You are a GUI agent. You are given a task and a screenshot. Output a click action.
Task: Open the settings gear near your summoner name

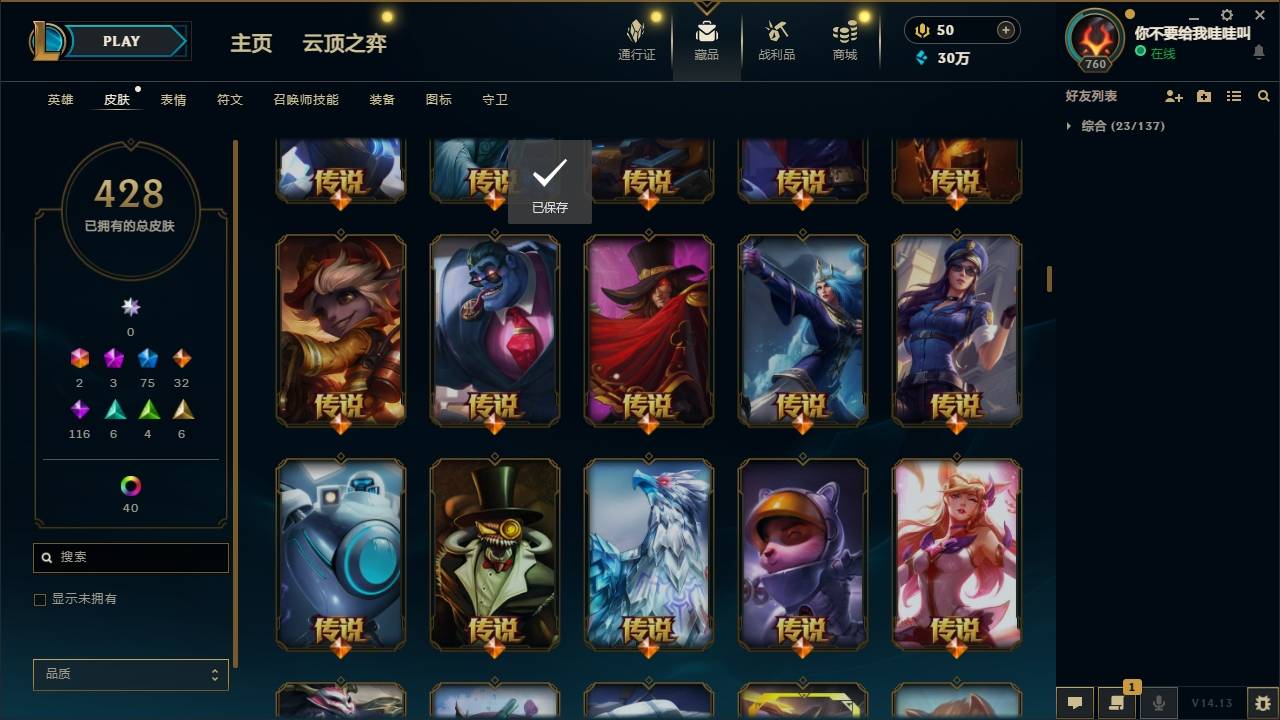click(x=1226, y=15)
